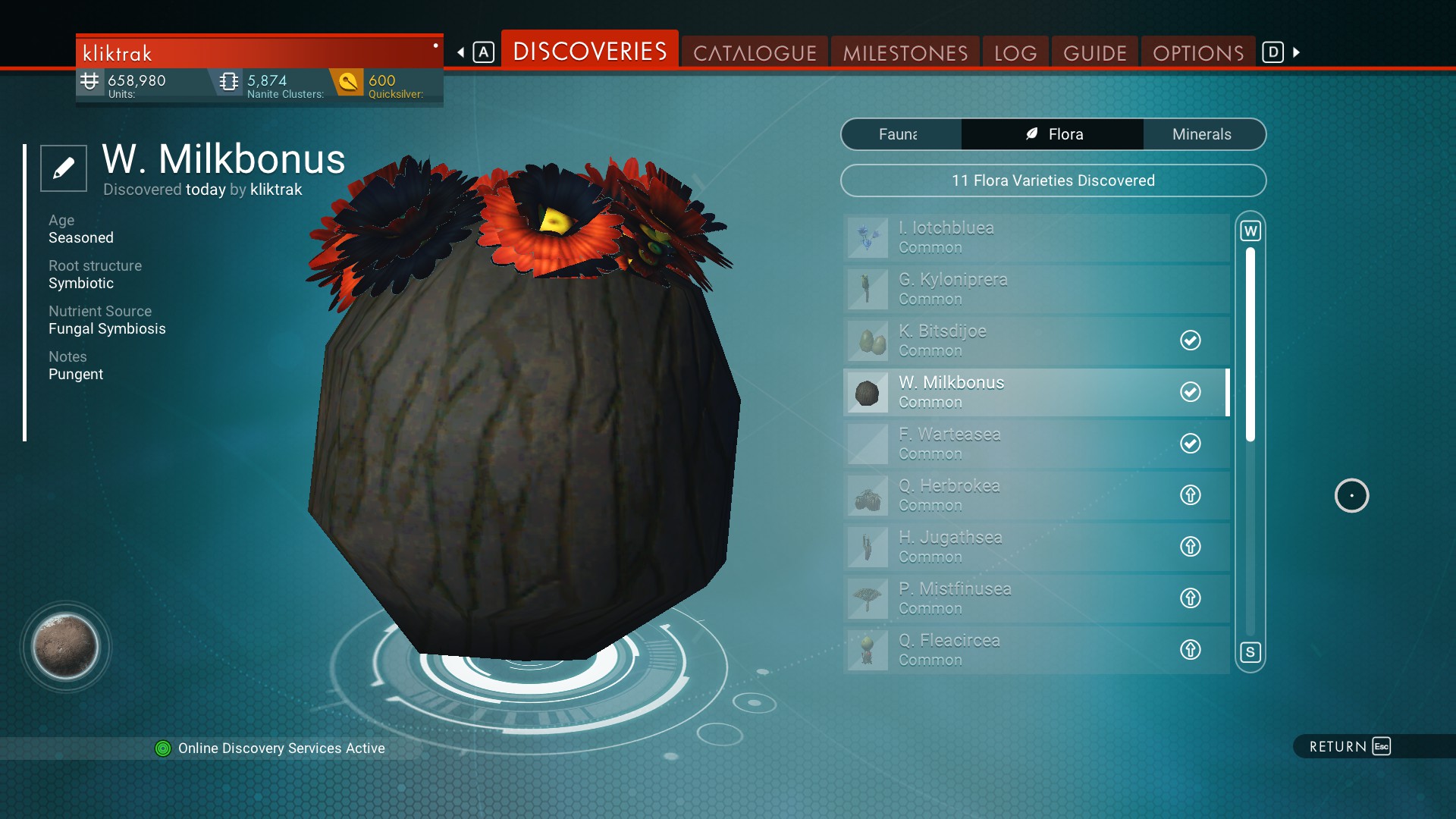Open the F. Warteasea entry
Screen dimensions: 1456x819
tap(1035, 444)
